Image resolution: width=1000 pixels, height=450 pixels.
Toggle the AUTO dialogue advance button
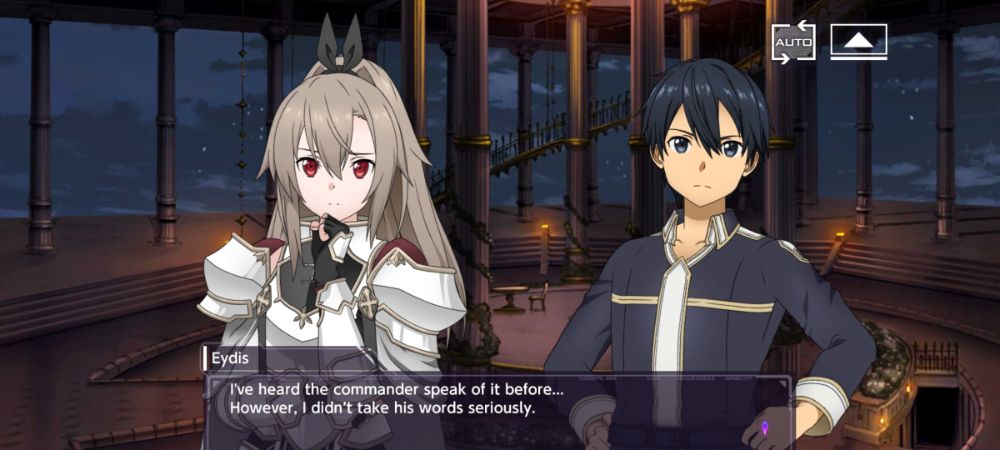pyautogui.click(x=793, y=42)
